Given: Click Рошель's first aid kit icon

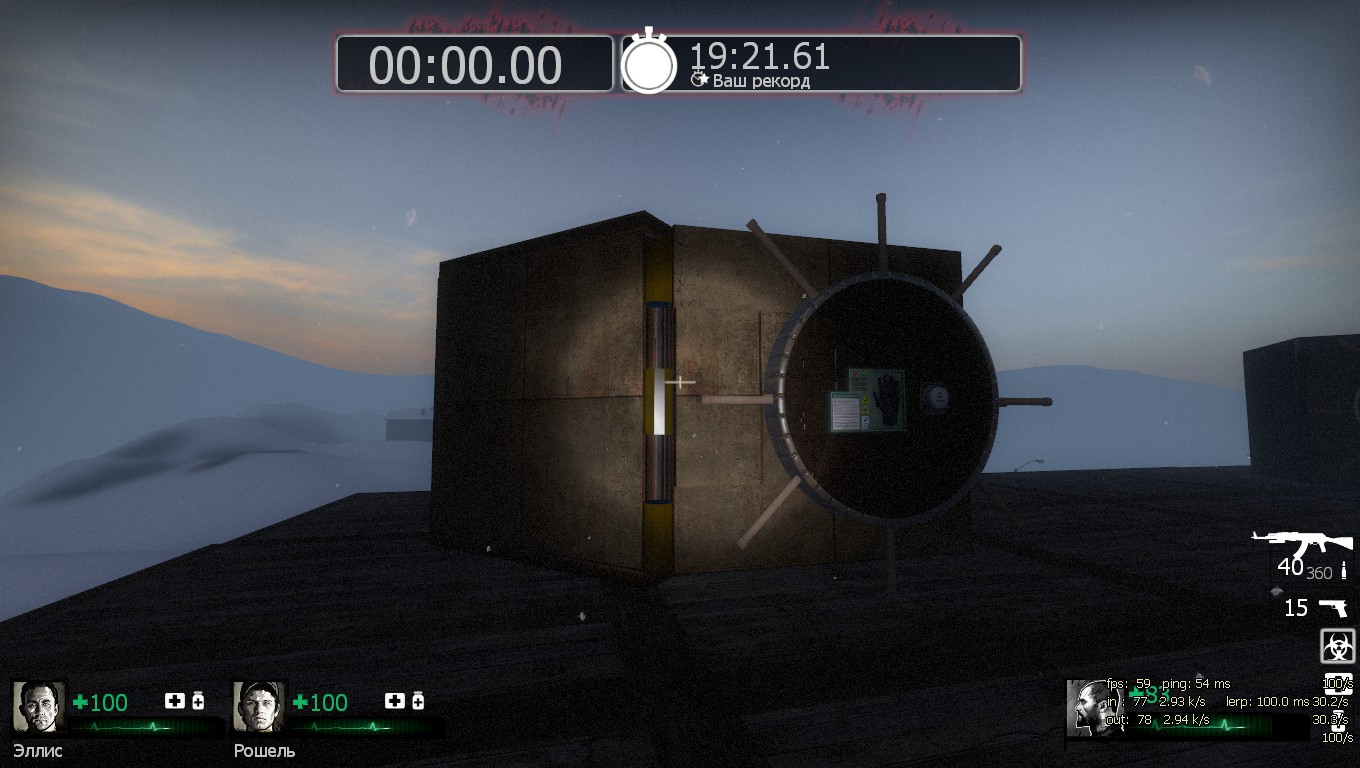Looking at the screenshot, I should (395, 701).
